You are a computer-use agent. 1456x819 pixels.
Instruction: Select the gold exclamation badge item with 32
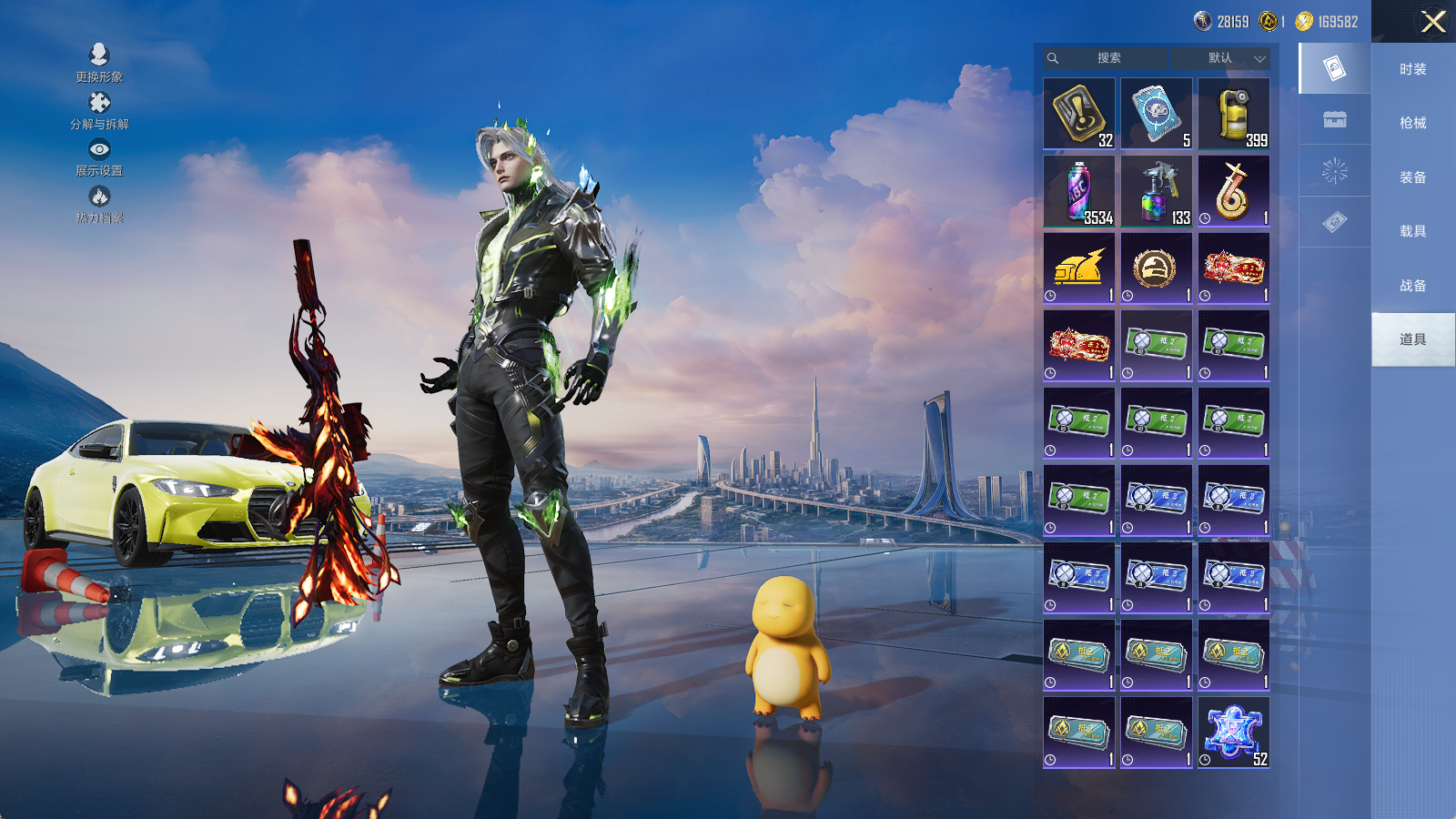tap(1078, 114)
